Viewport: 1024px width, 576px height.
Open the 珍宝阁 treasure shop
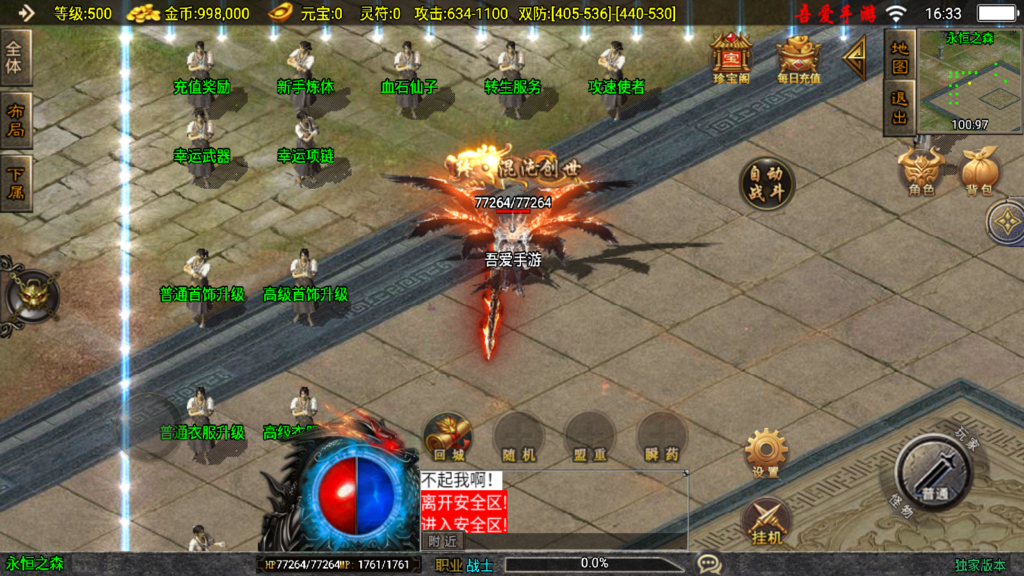click(731, 58)
